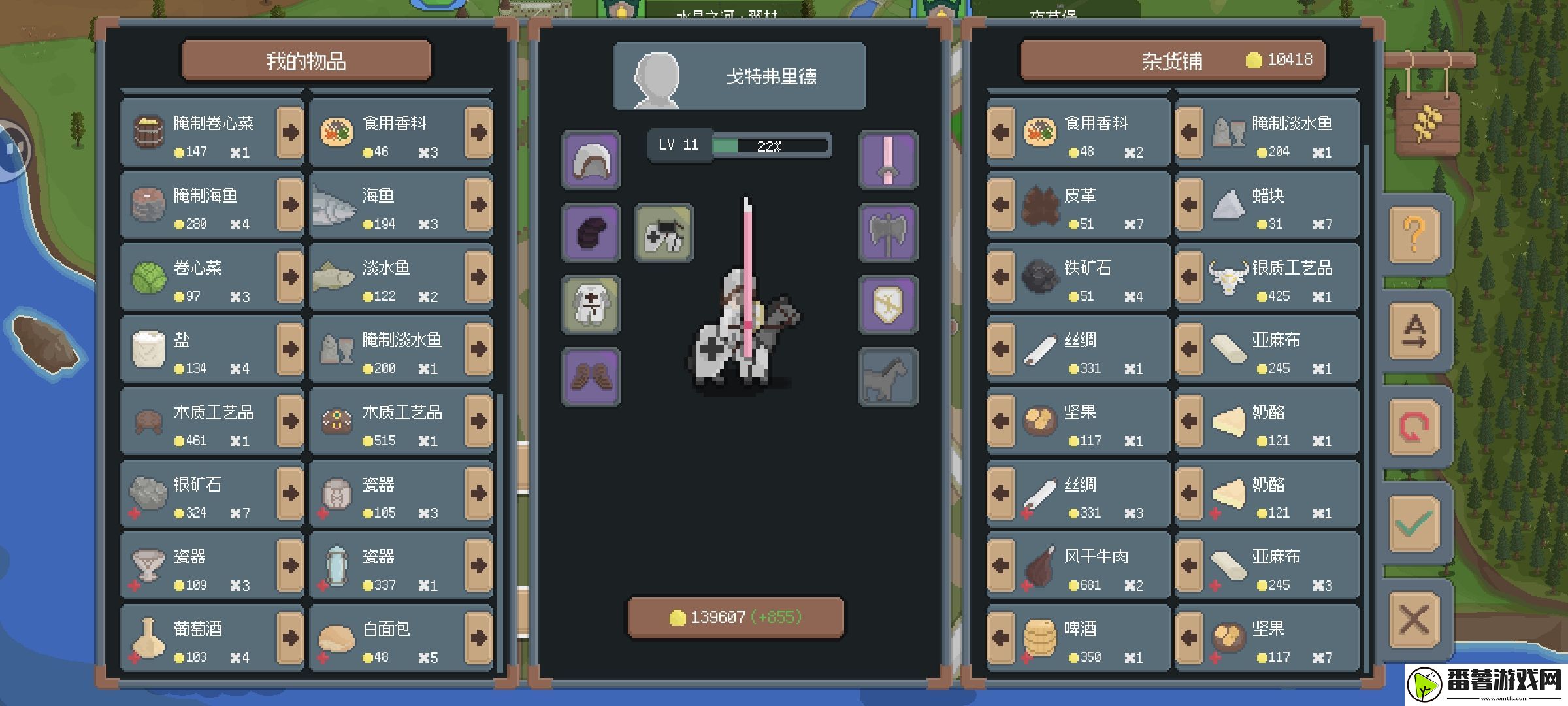
Task: Reset the trade with the red circular arrow
Action: click(x=1414, y=428)
